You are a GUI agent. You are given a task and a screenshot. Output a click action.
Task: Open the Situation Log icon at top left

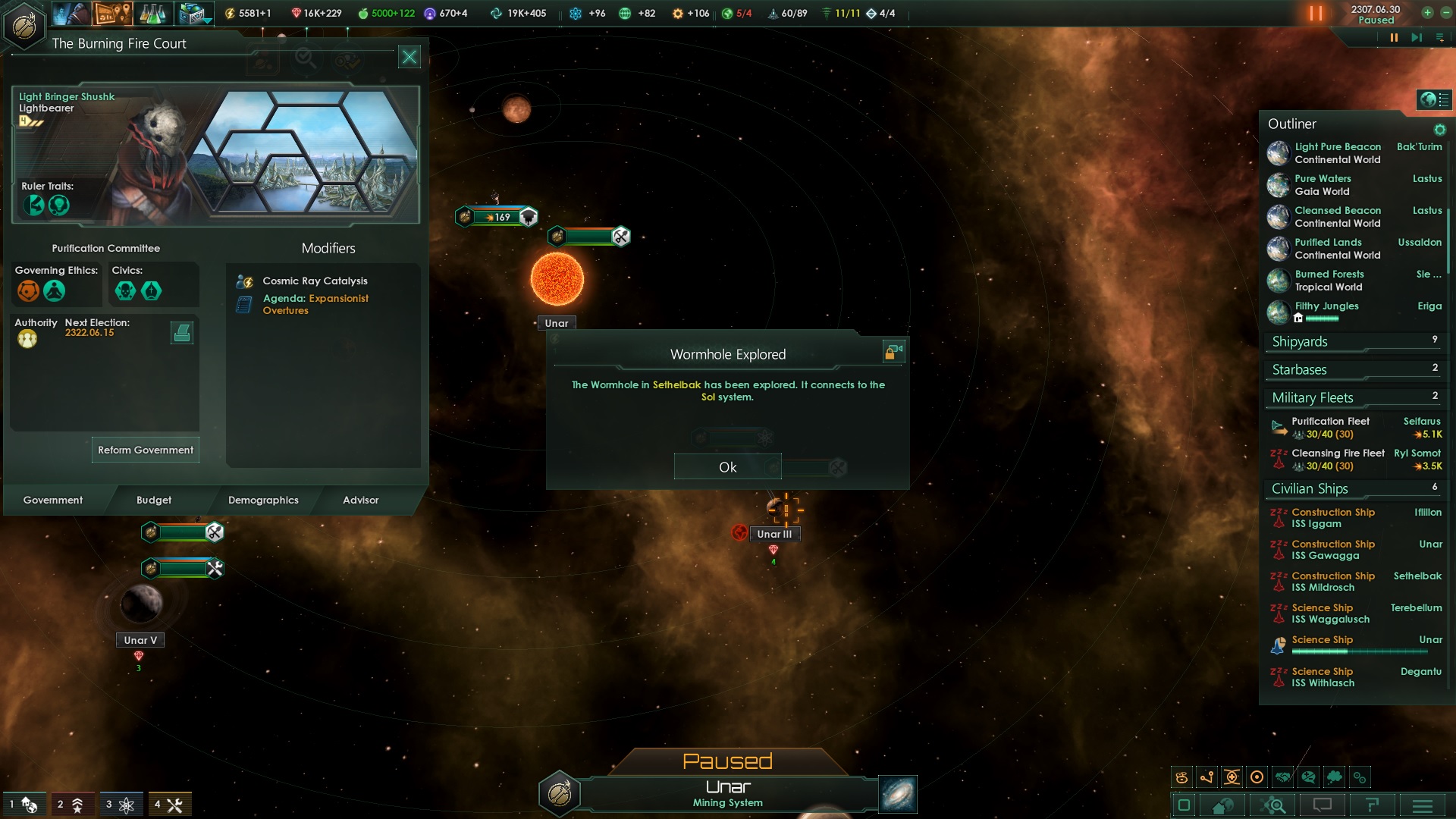pyautogui.click(x=112, y=14)
